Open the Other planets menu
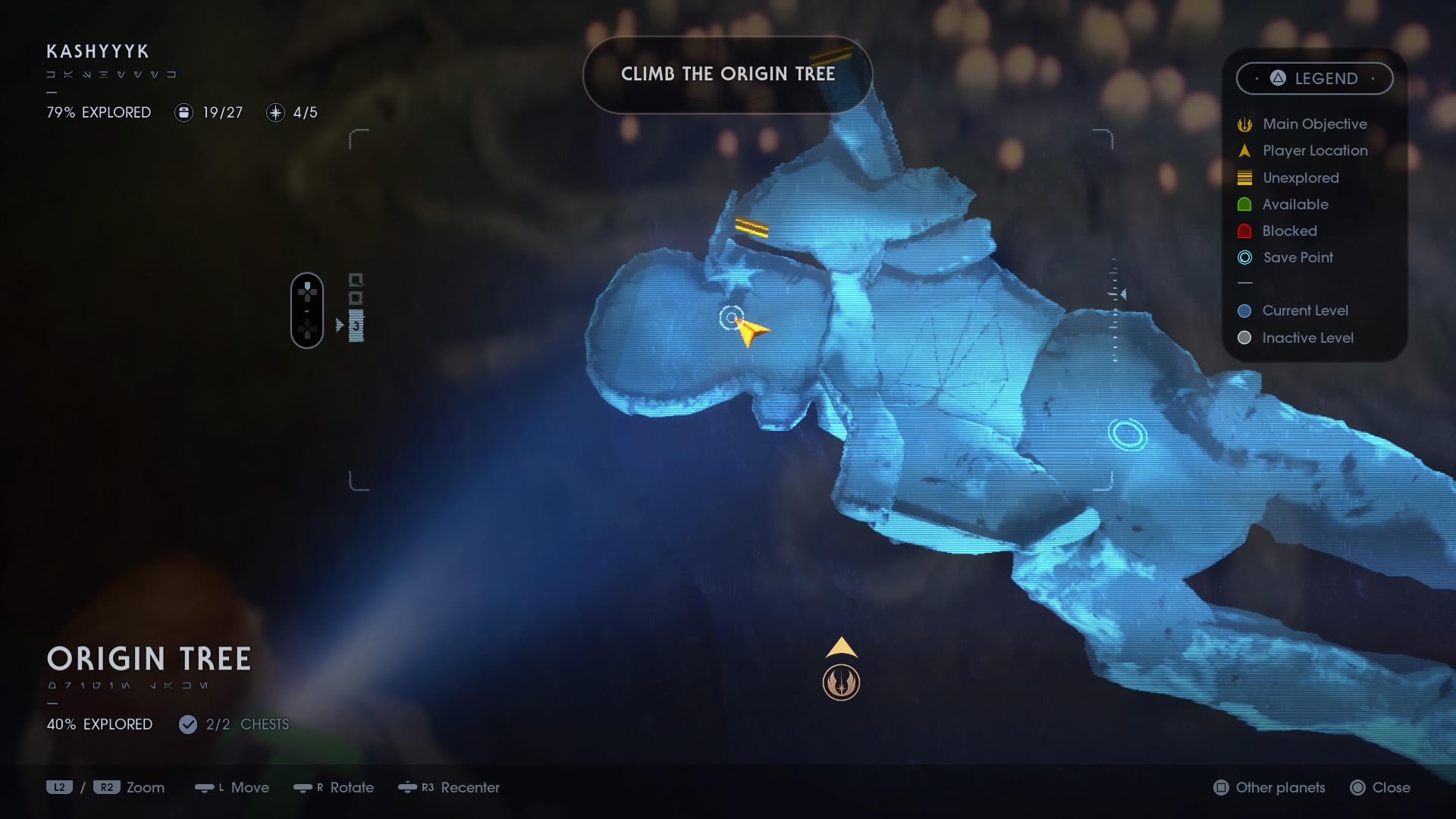The height and width of the screenshot is (819, 1456). pos(1268,788)
